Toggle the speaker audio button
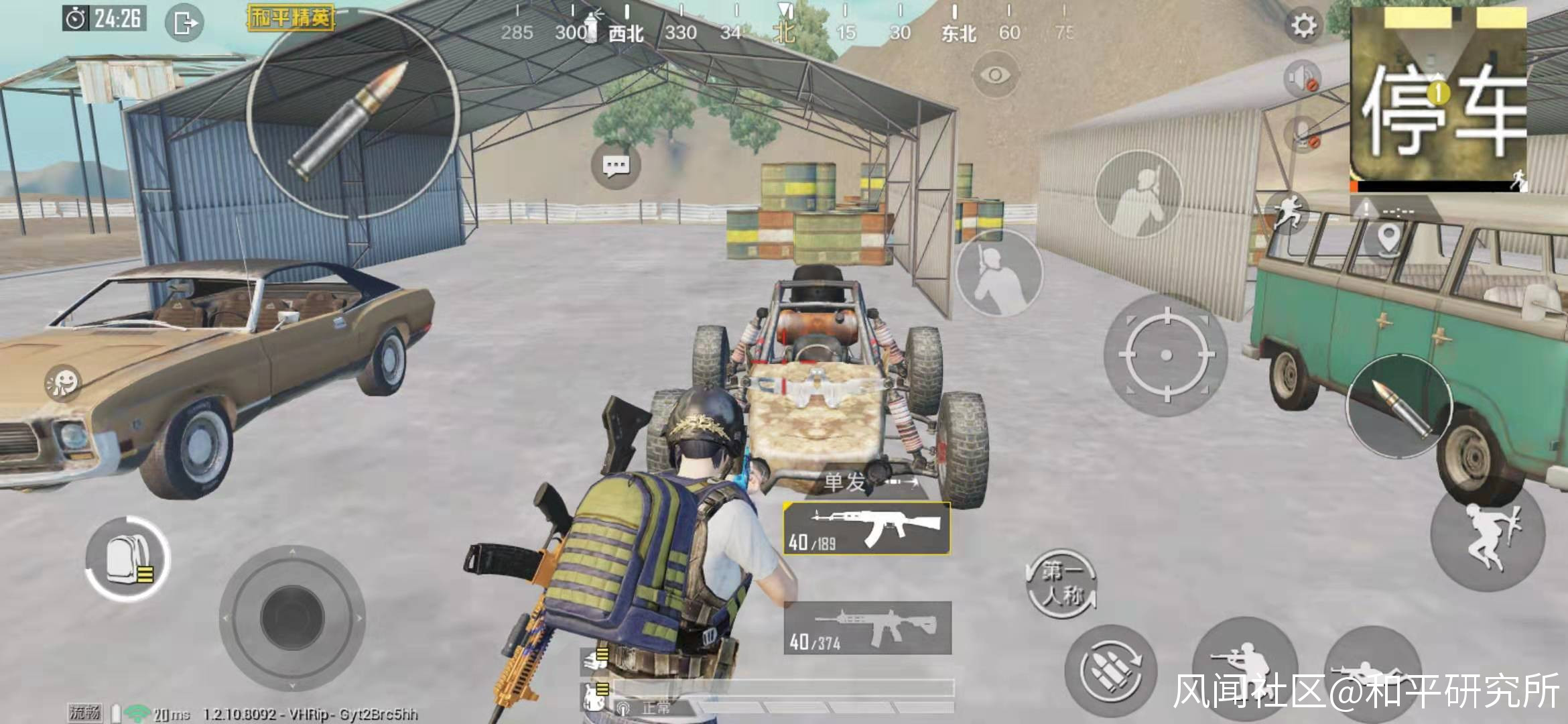 pyautogui.click(x=1301, y=78)
